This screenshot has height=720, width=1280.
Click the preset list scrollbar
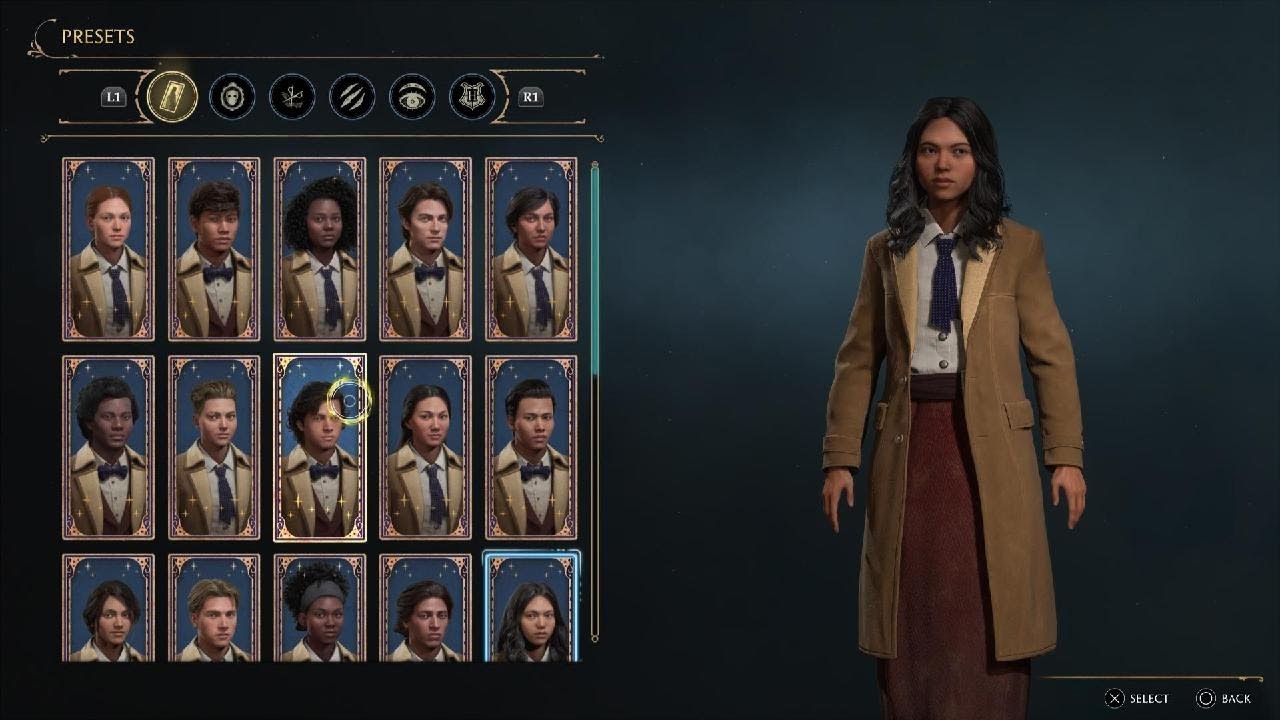pyautogui.click(x=595, y=400)
